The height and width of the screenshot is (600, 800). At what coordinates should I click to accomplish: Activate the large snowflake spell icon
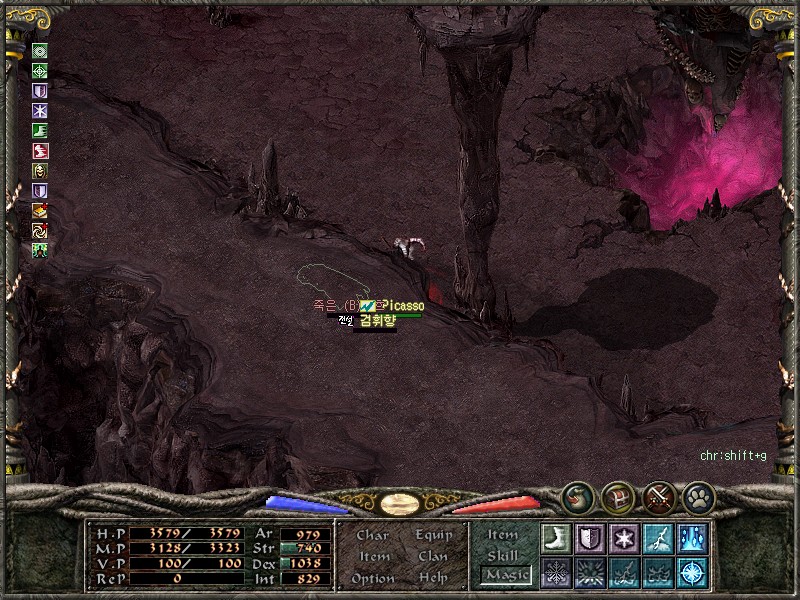[556, 572]
